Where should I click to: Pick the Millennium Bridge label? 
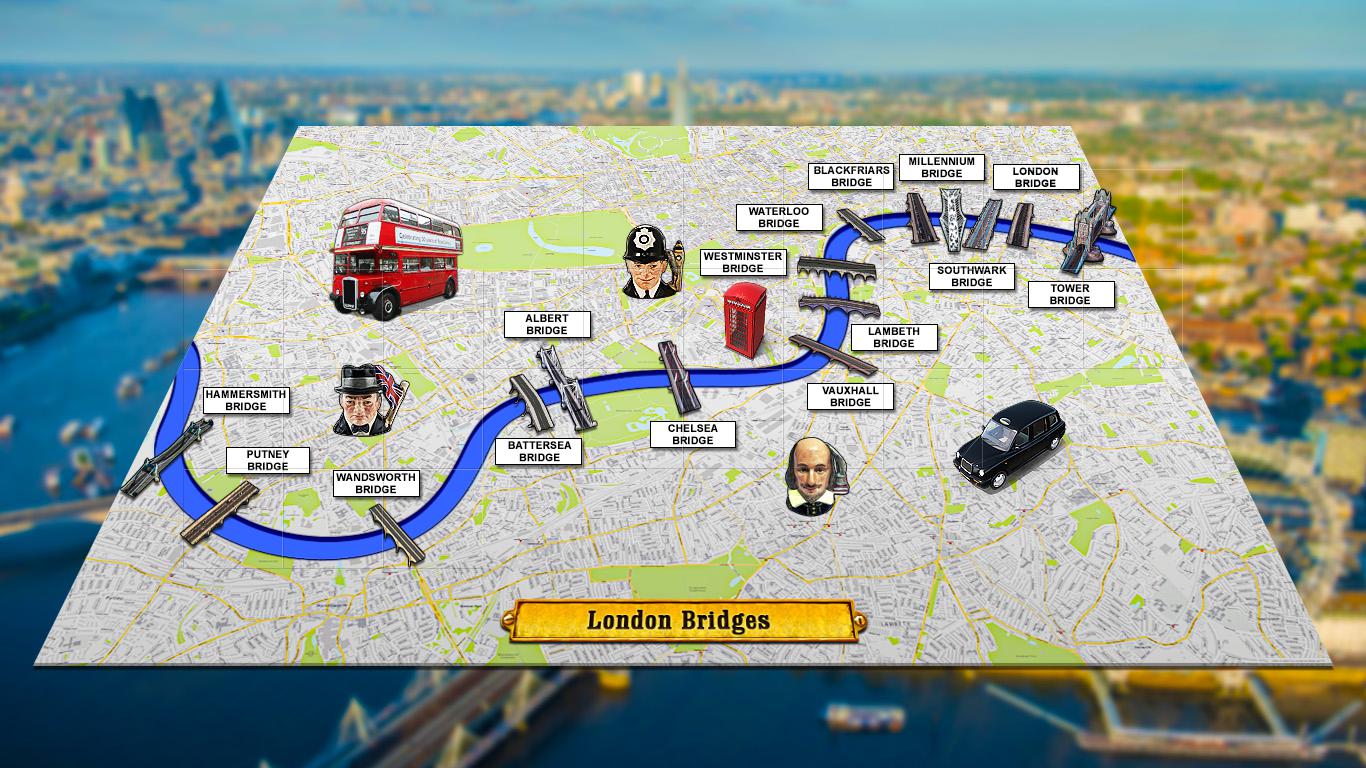[x=941, y=167]
